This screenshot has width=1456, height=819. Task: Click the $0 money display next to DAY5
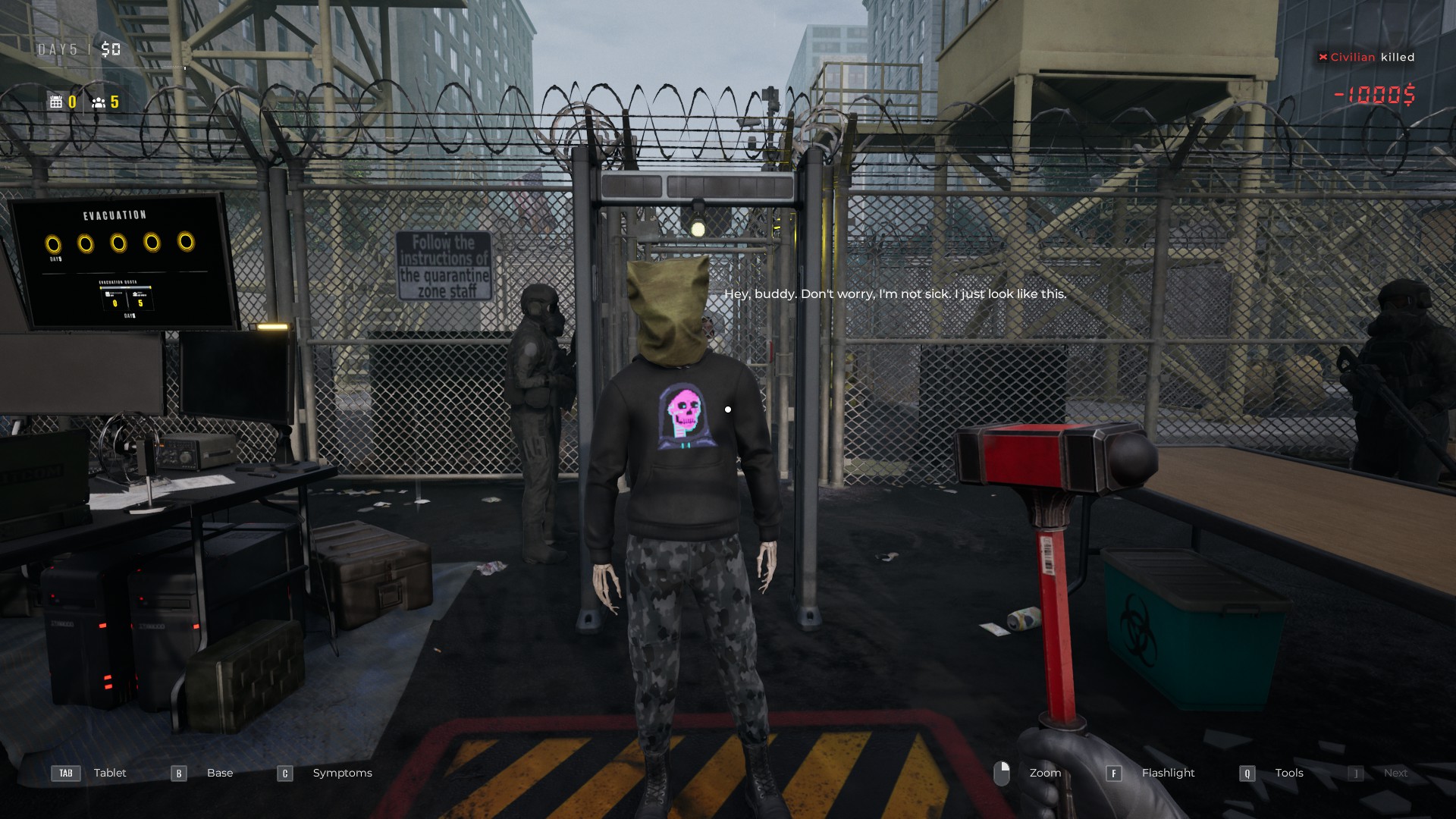click(x=111, y=49)
